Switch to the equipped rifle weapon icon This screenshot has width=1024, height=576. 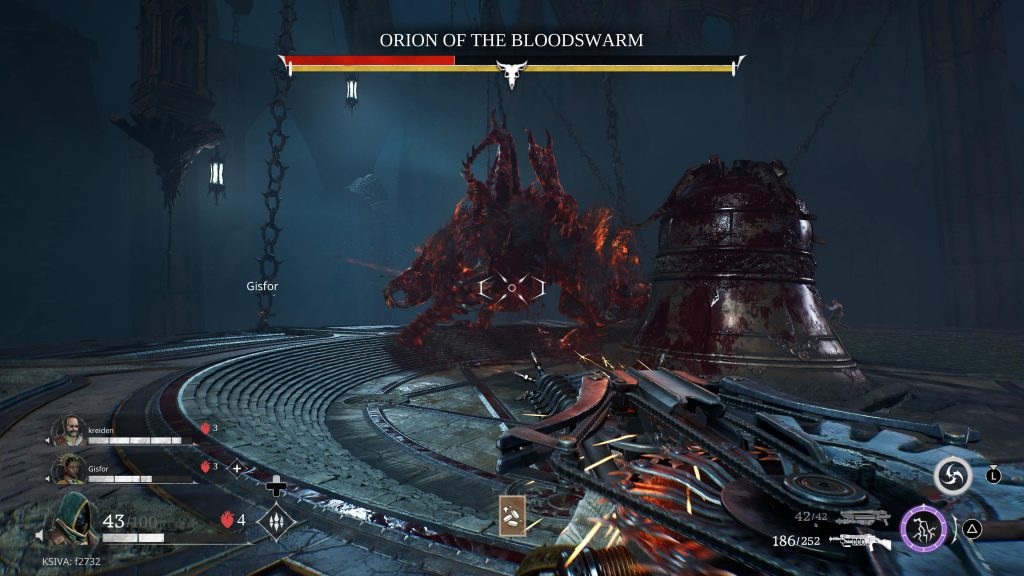pos(859,542)
